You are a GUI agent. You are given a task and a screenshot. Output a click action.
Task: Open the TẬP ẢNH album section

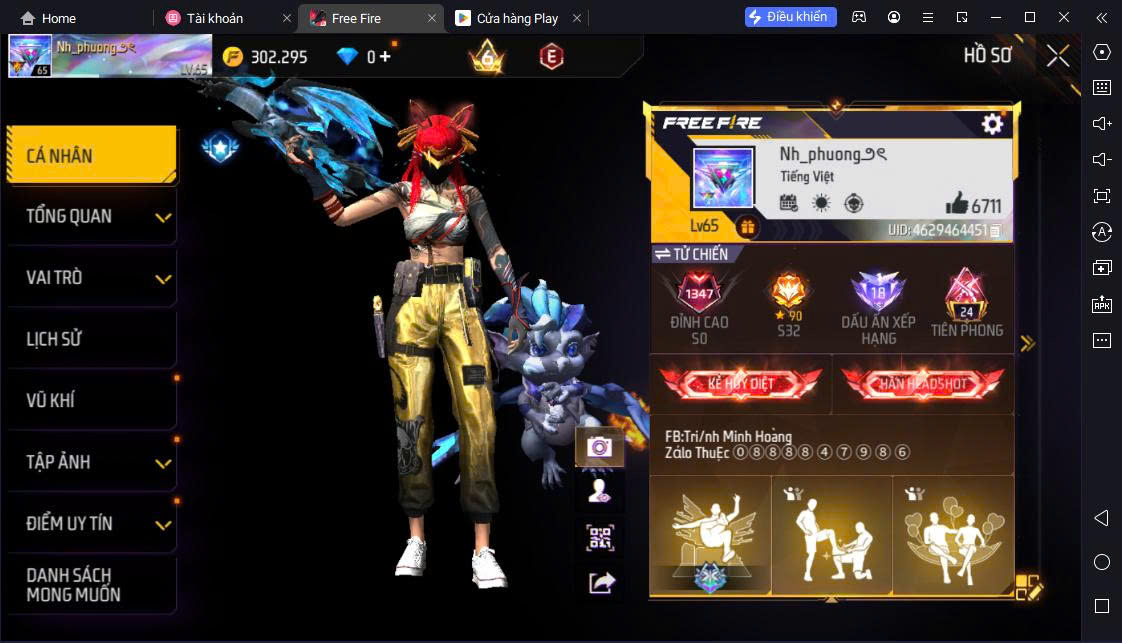91,462
